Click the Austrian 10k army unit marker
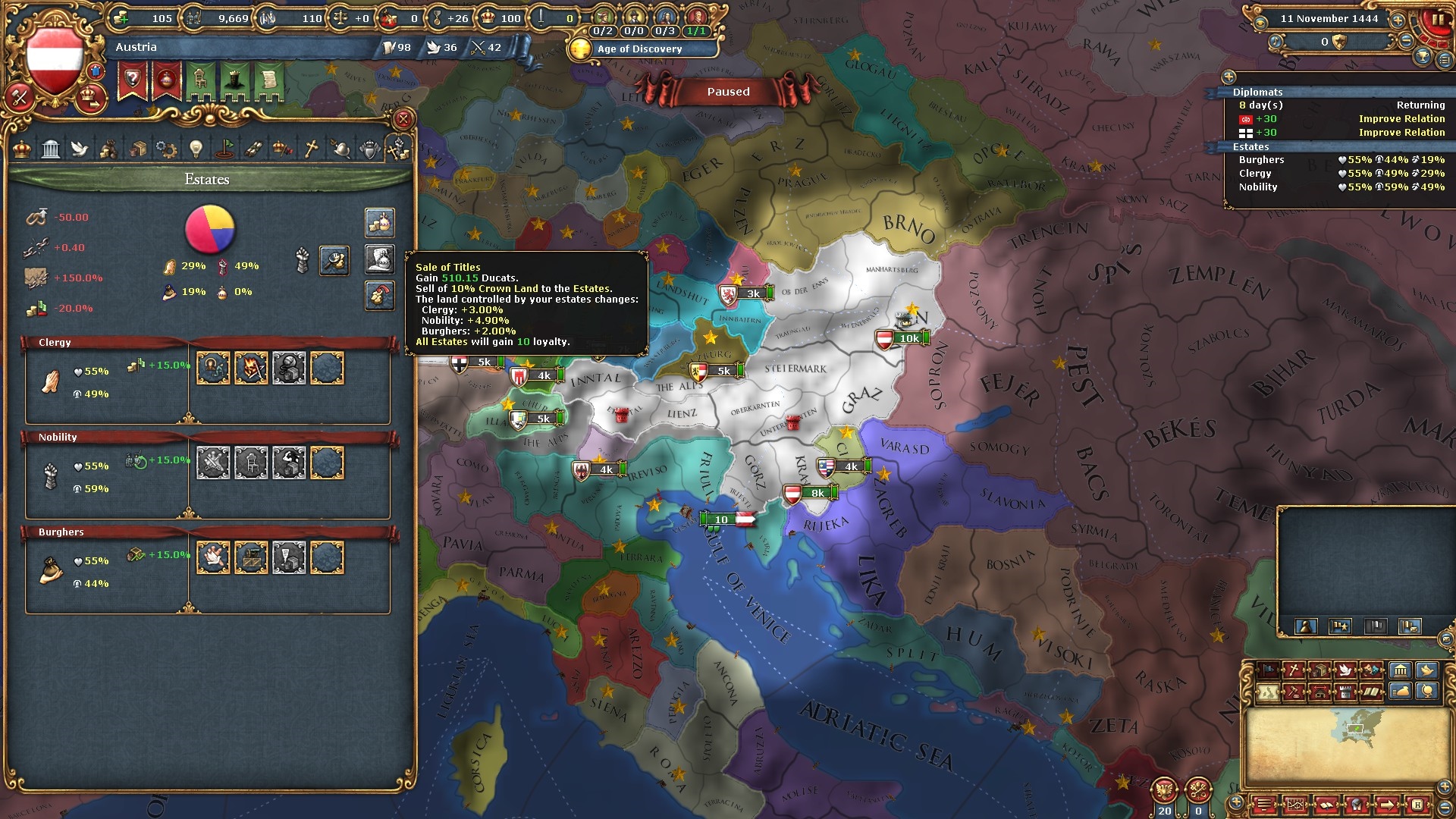 coord(902,338)
